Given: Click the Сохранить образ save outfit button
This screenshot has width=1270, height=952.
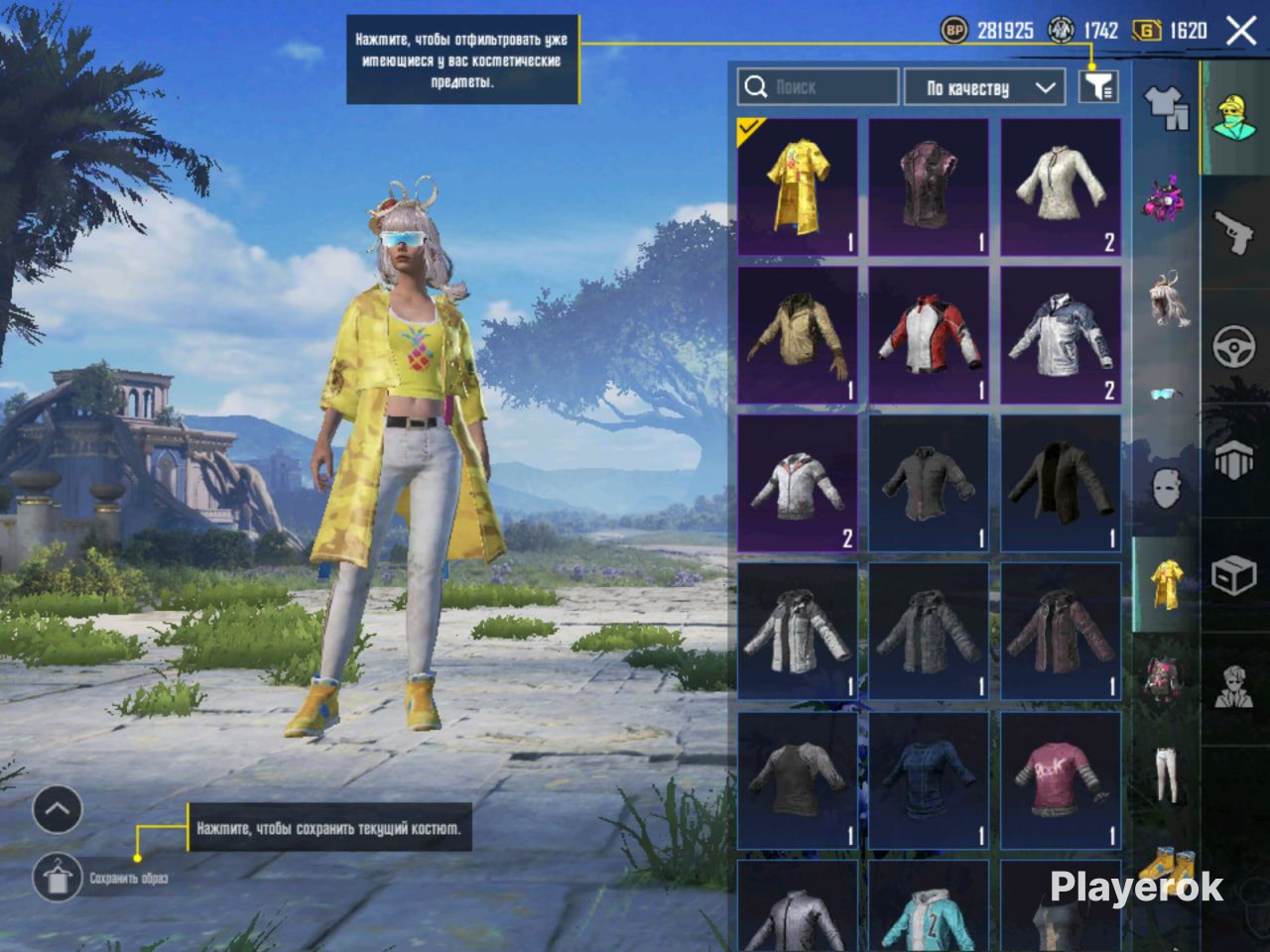Looking at the screenshot, I should [x=58, y=878].
